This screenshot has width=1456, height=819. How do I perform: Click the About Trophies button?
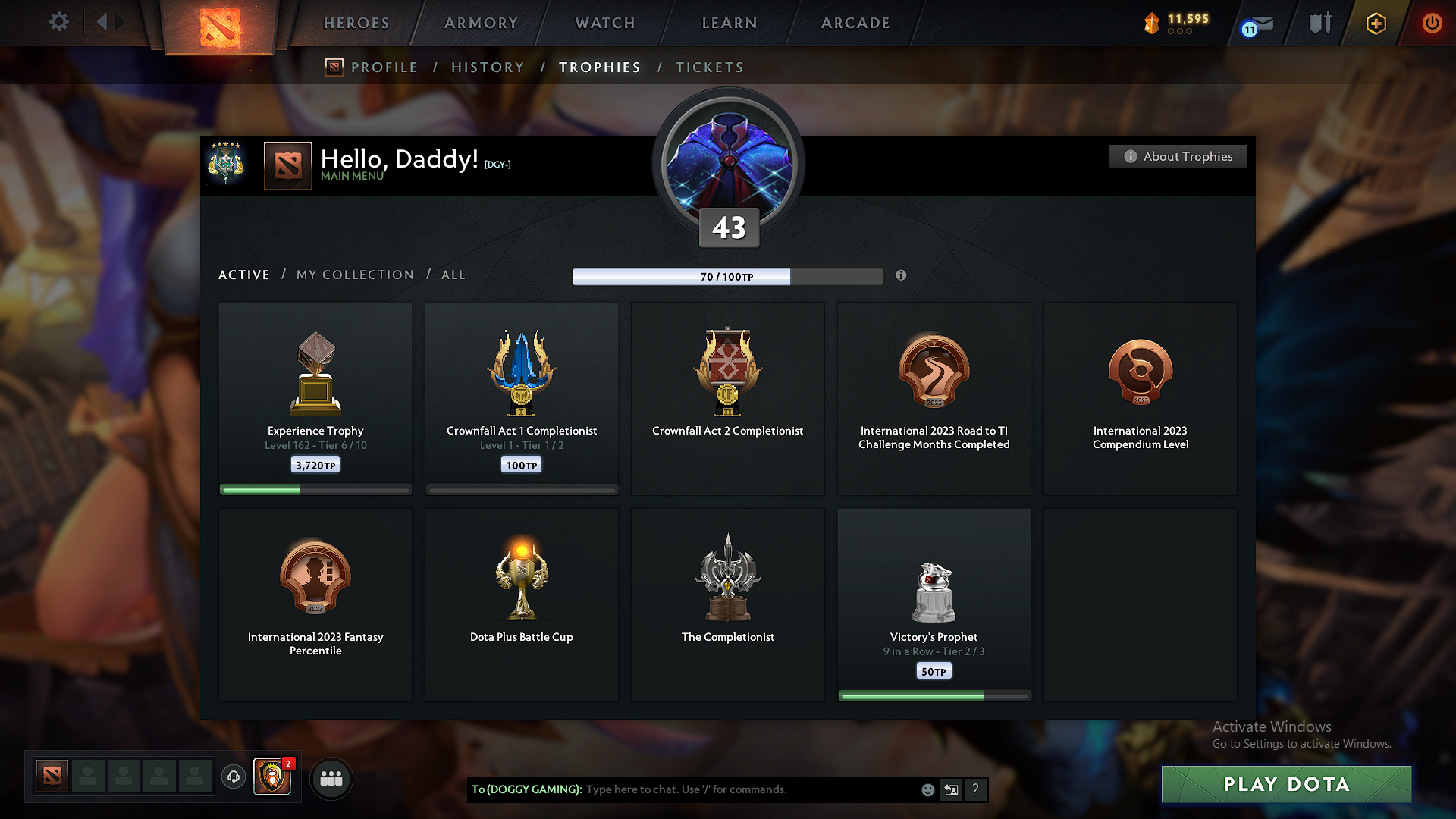1178,156
